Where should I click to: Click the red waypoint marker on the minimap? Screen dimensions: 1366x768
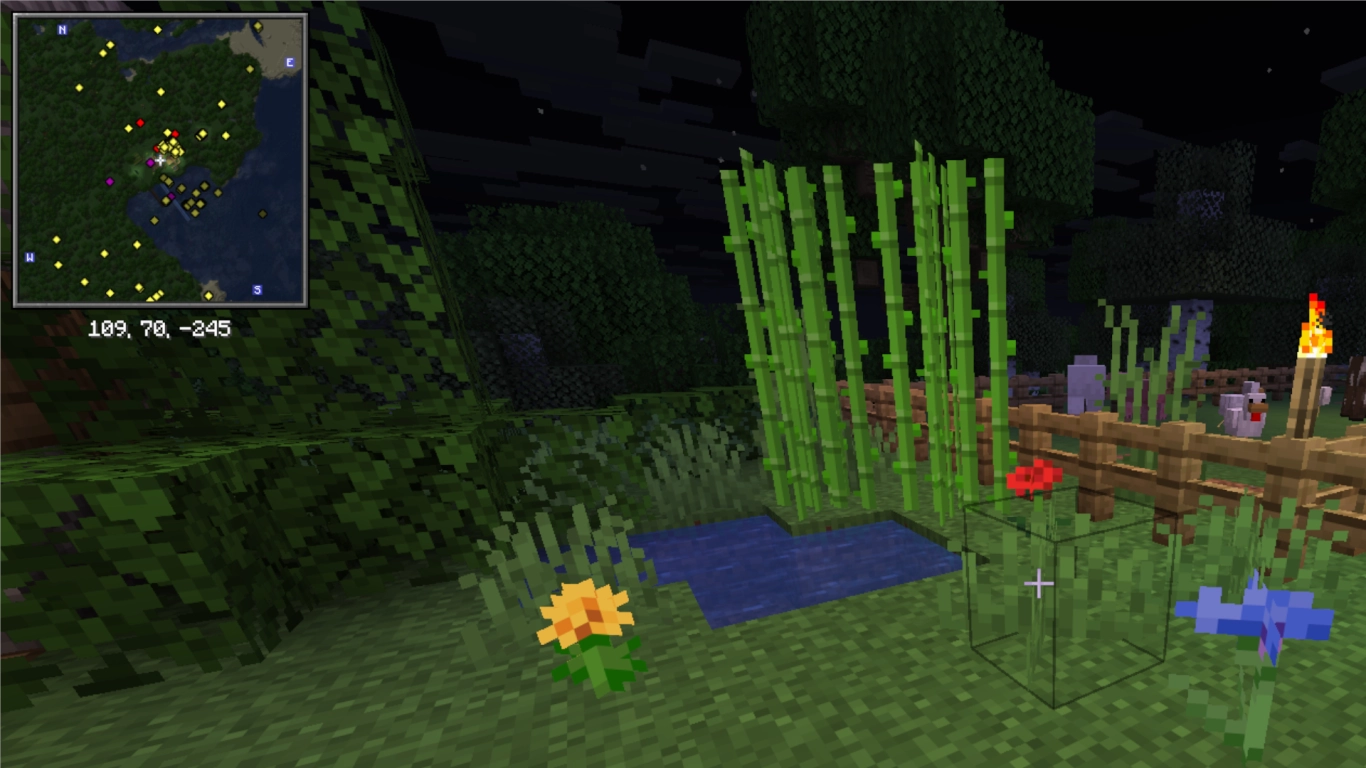tap(141, 123)
